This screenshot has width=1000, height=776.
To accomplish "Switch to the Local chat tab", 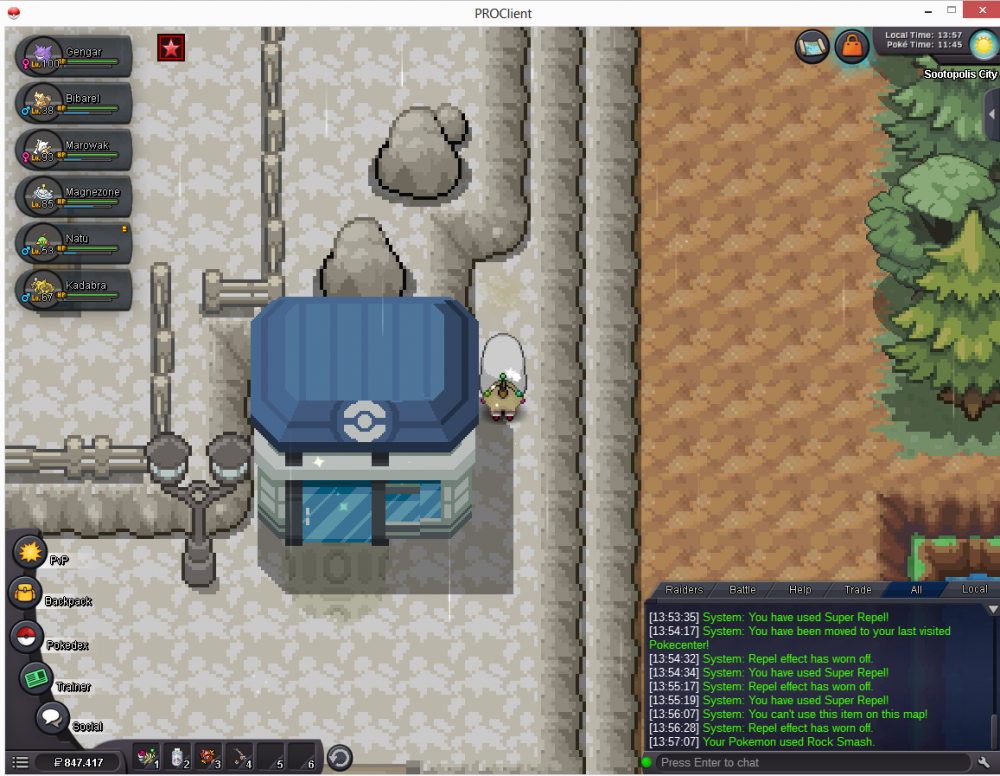I will pyautogui.click(x=974, y=590).
